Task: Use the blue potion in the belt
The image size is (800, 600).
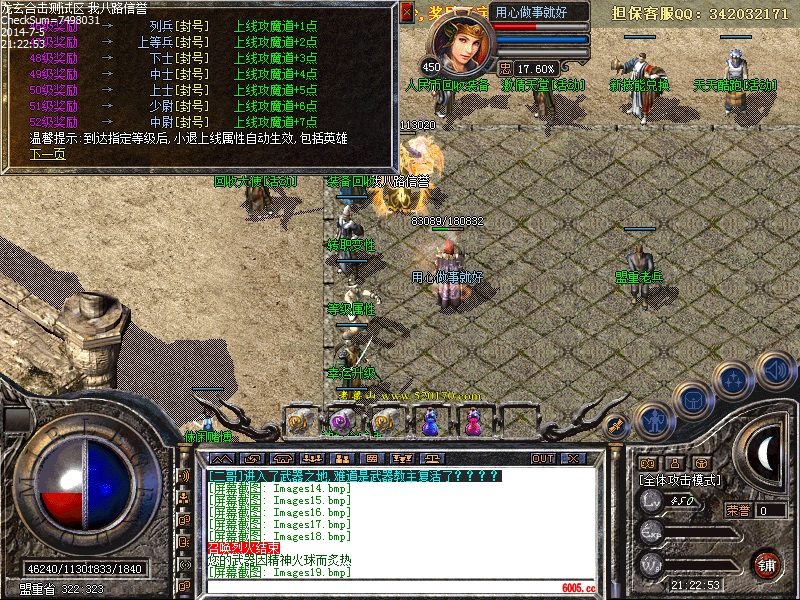Action: pos(431,423)
